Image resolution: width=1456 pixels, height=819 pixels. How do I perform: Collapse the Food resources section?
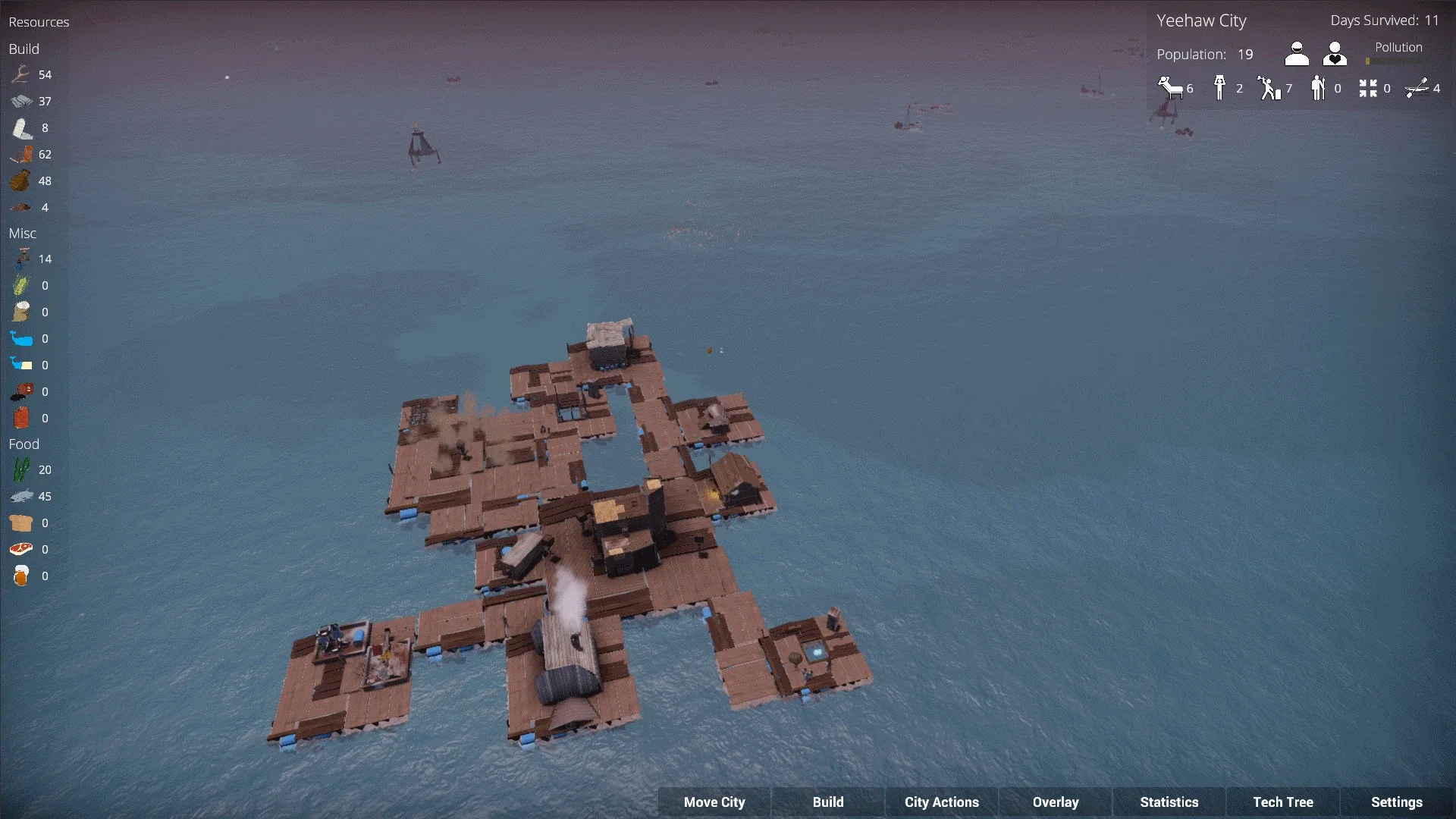(x=24, y=444)
